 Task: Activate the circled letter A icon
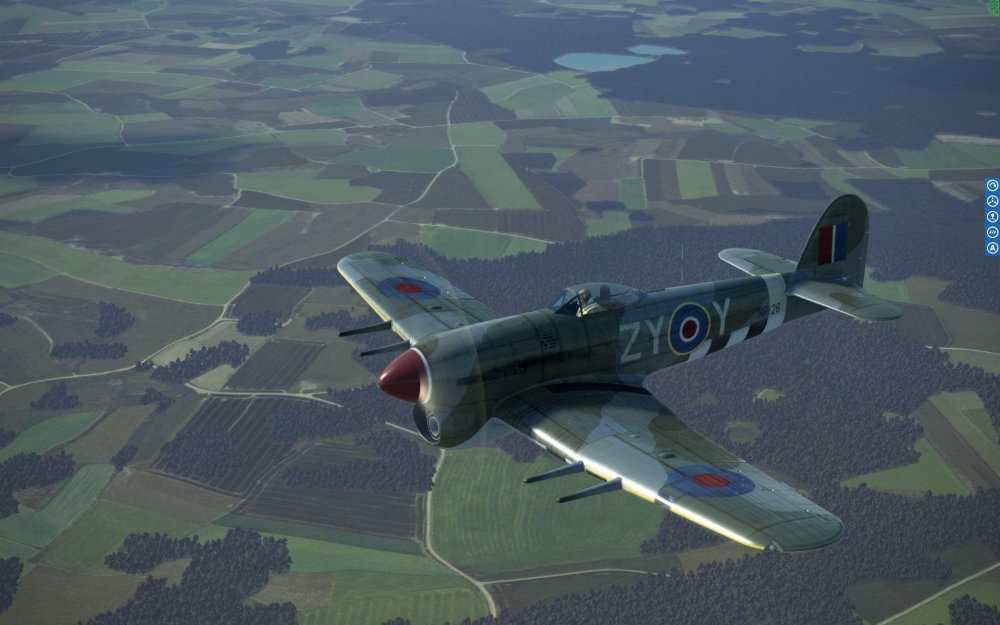[992, 248]
